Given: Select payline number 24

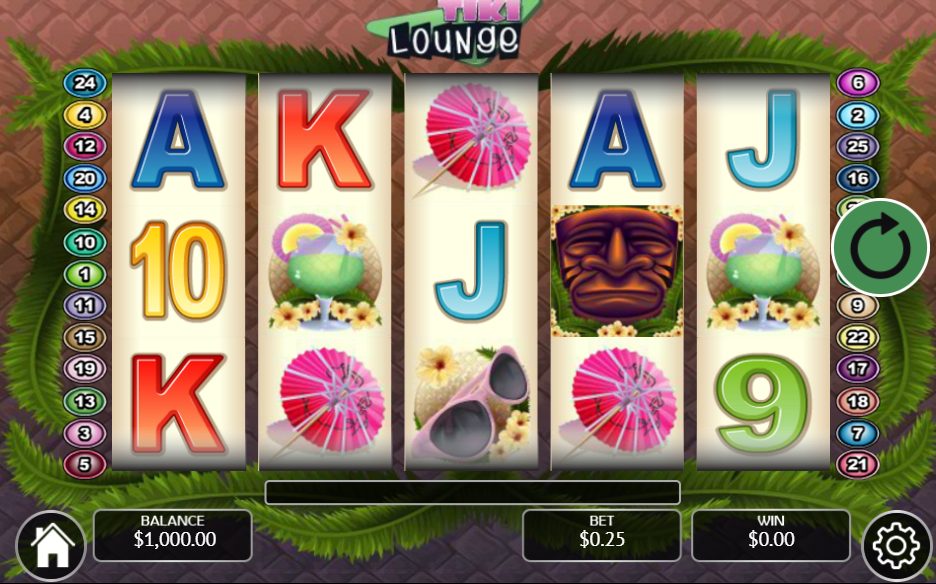Looking at the screenshot, I should point(84,83).
